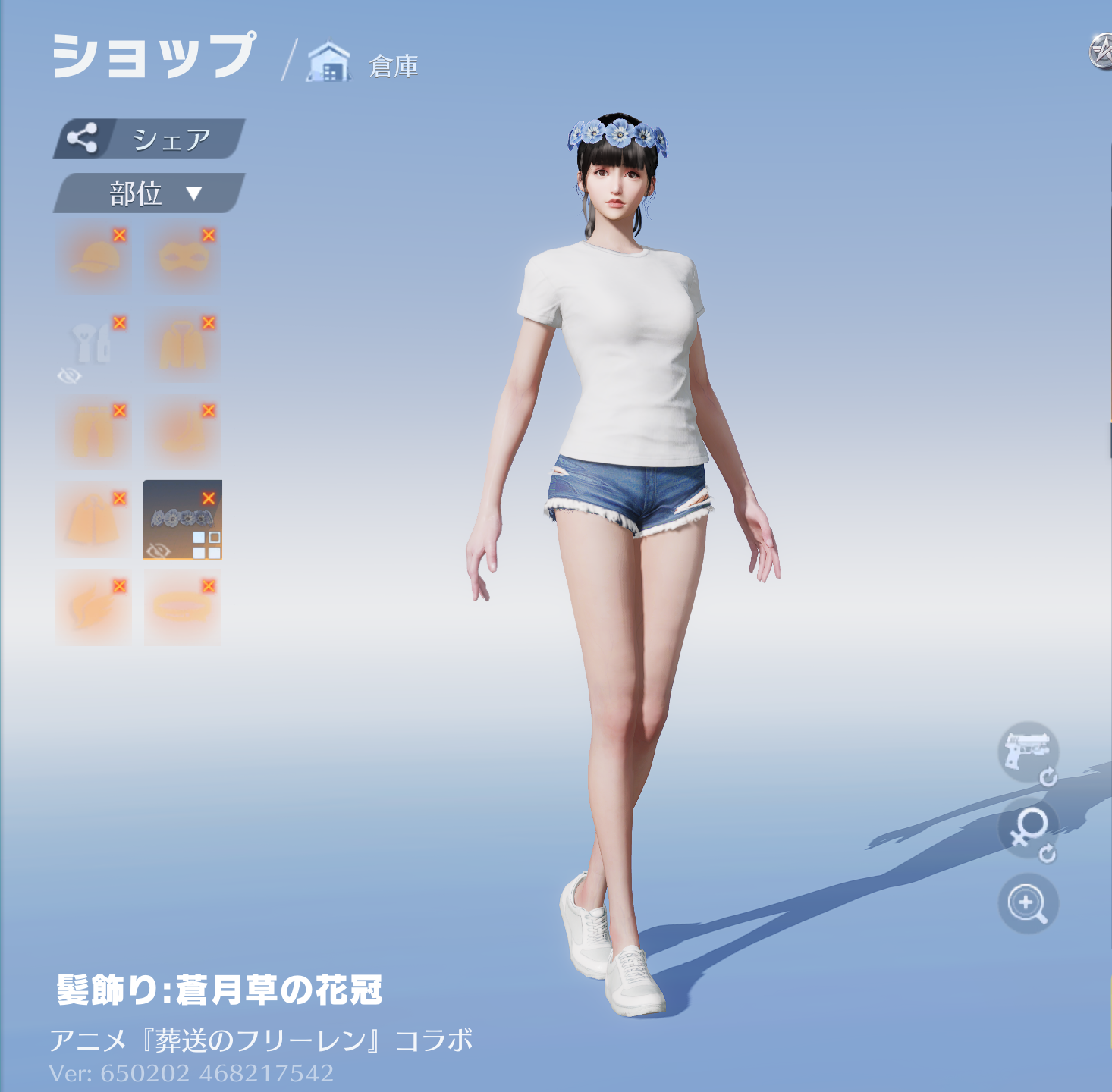Switch character gender with the female symbol
This screenshot has width=1112, height=1092.
(x=1027, y=828)
